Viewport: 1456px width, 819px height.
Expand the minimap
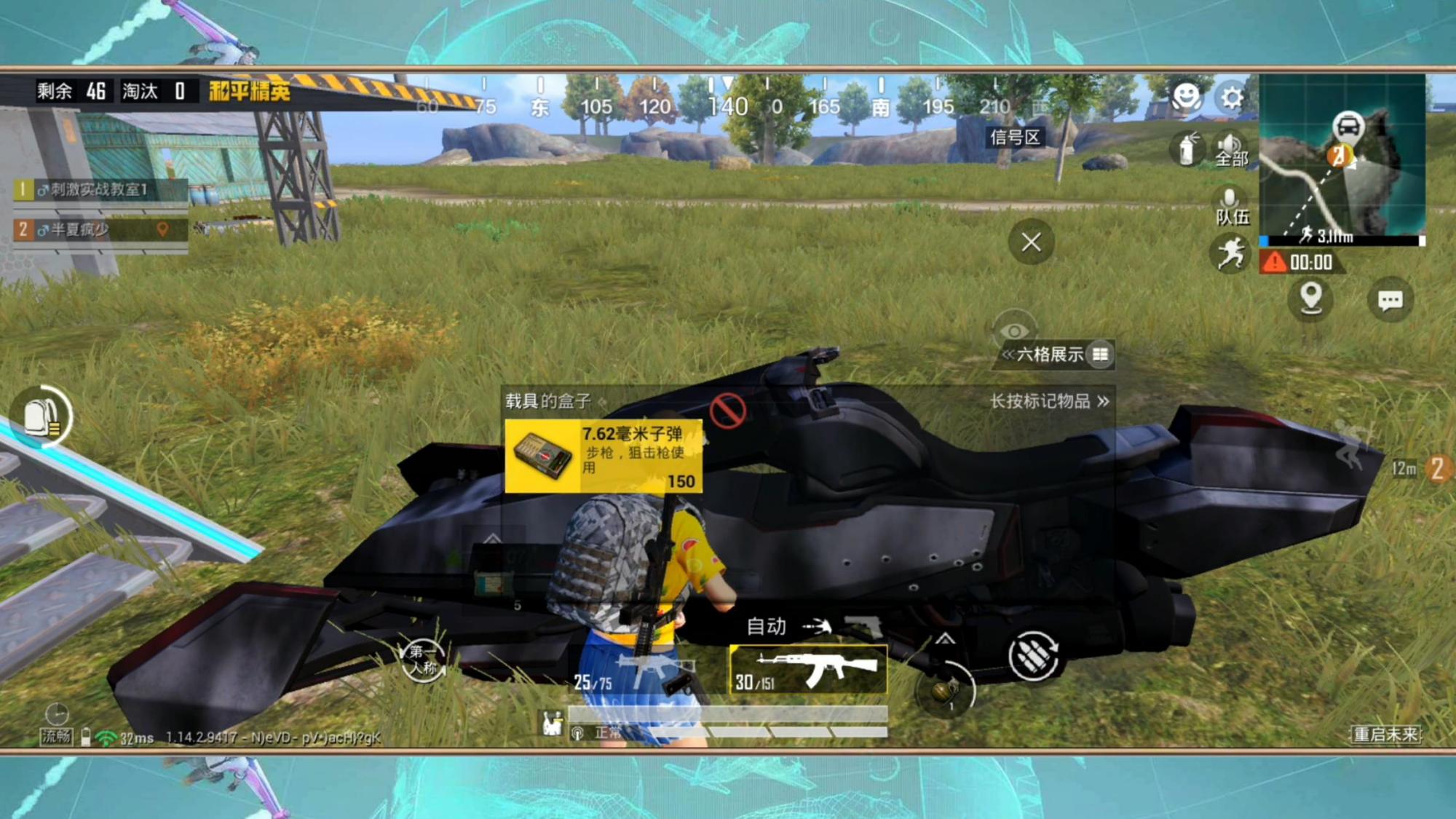[x=1342, y=159]
